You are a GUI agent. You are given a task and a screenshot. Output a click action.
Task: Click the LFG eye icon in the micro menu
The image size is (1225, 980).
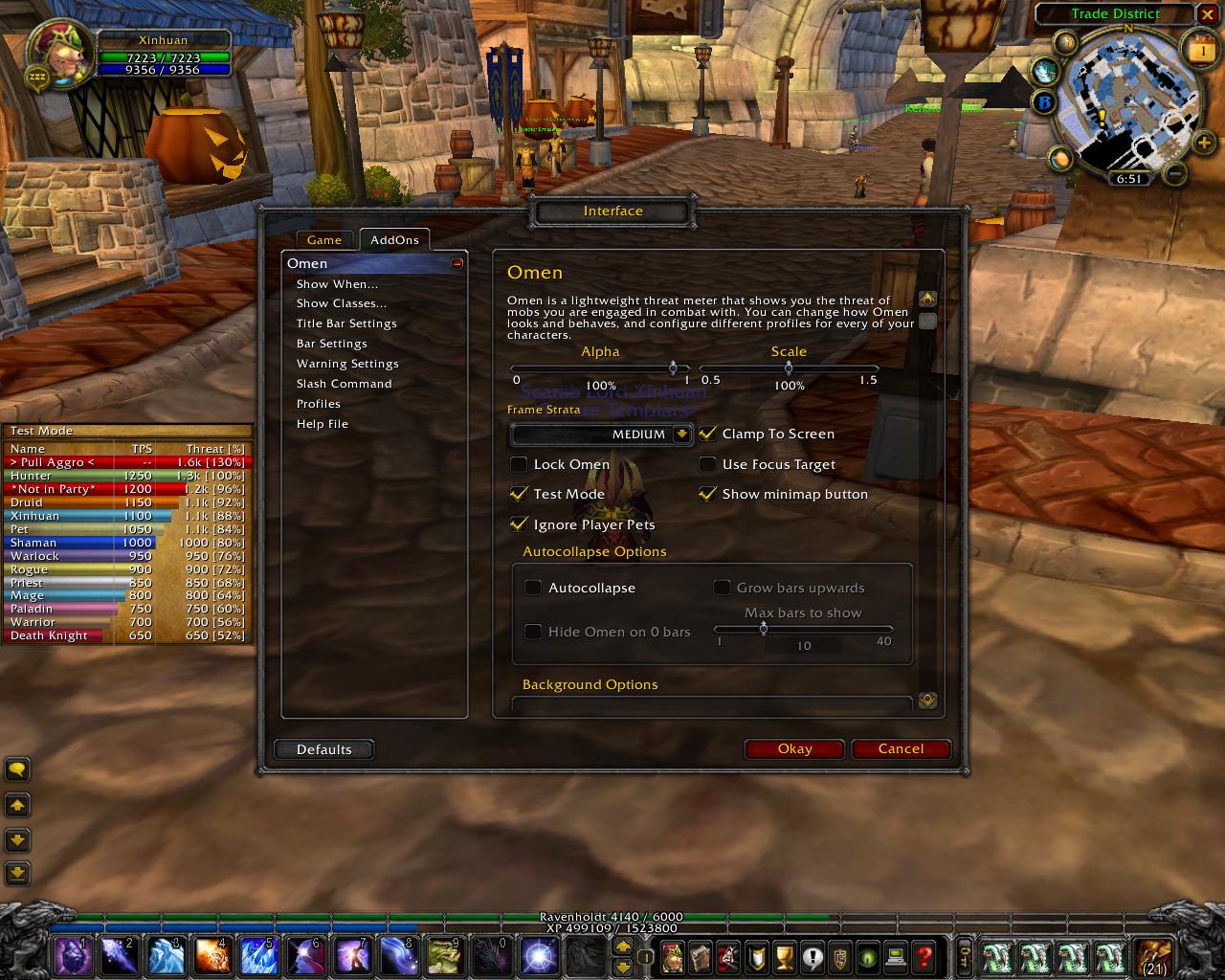pos(869,955)
